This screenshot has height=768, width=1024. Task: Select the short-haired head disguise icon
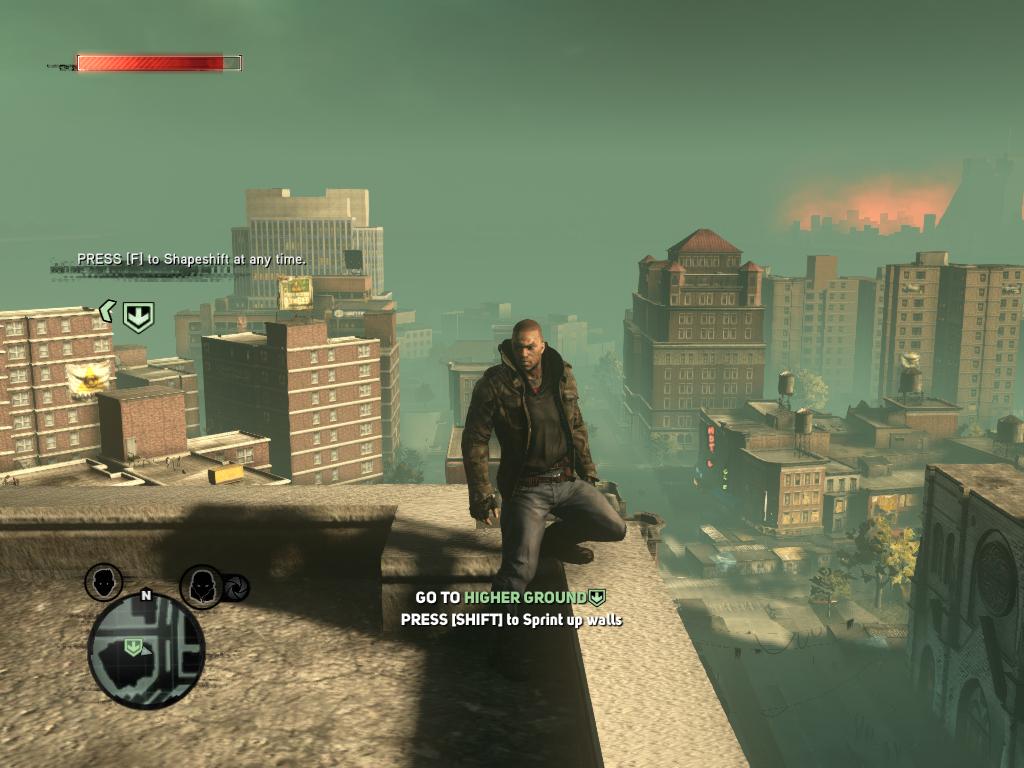coord(104,581)
